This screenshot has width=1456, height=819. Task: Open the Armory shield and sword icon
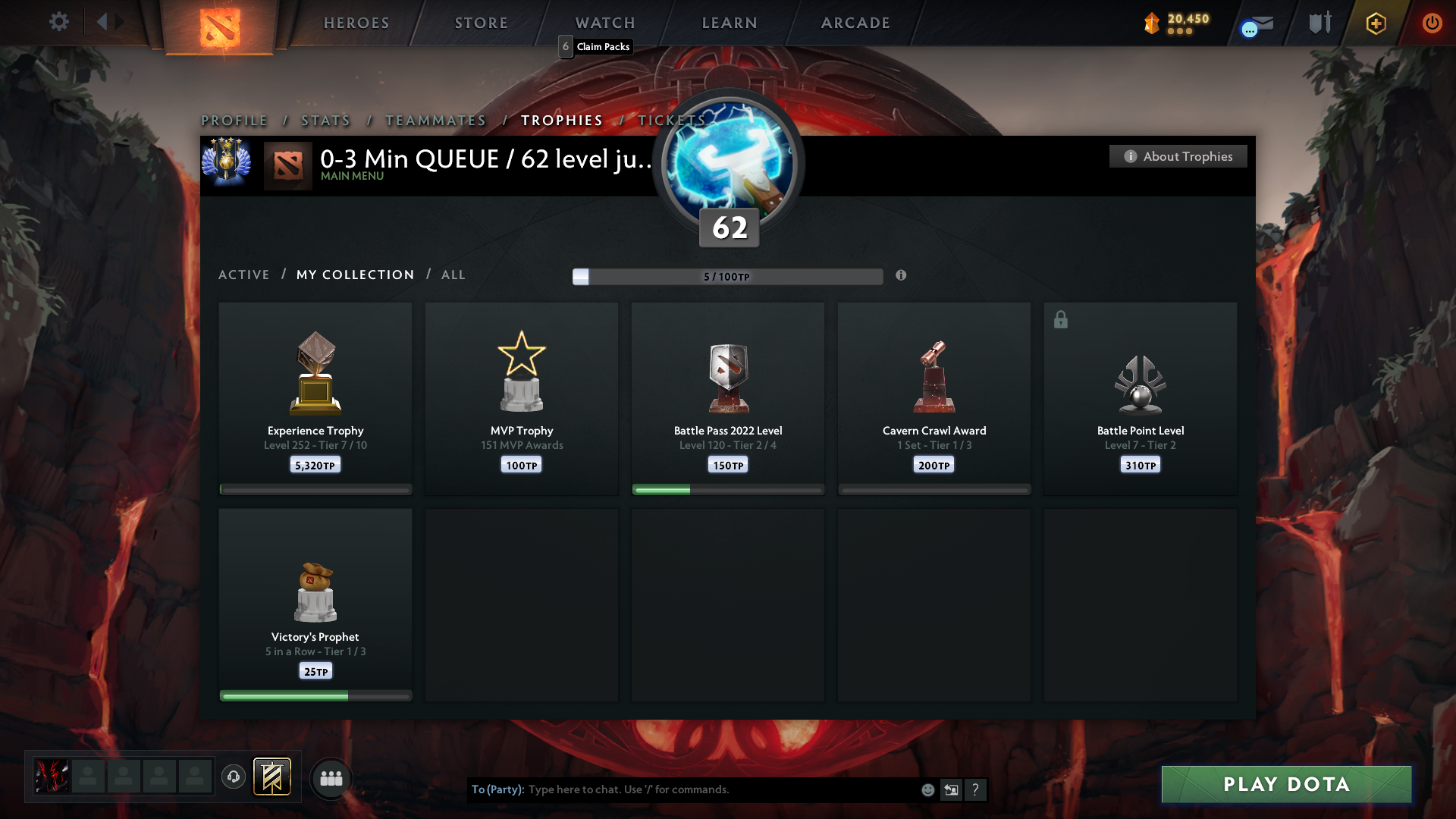1319,23
